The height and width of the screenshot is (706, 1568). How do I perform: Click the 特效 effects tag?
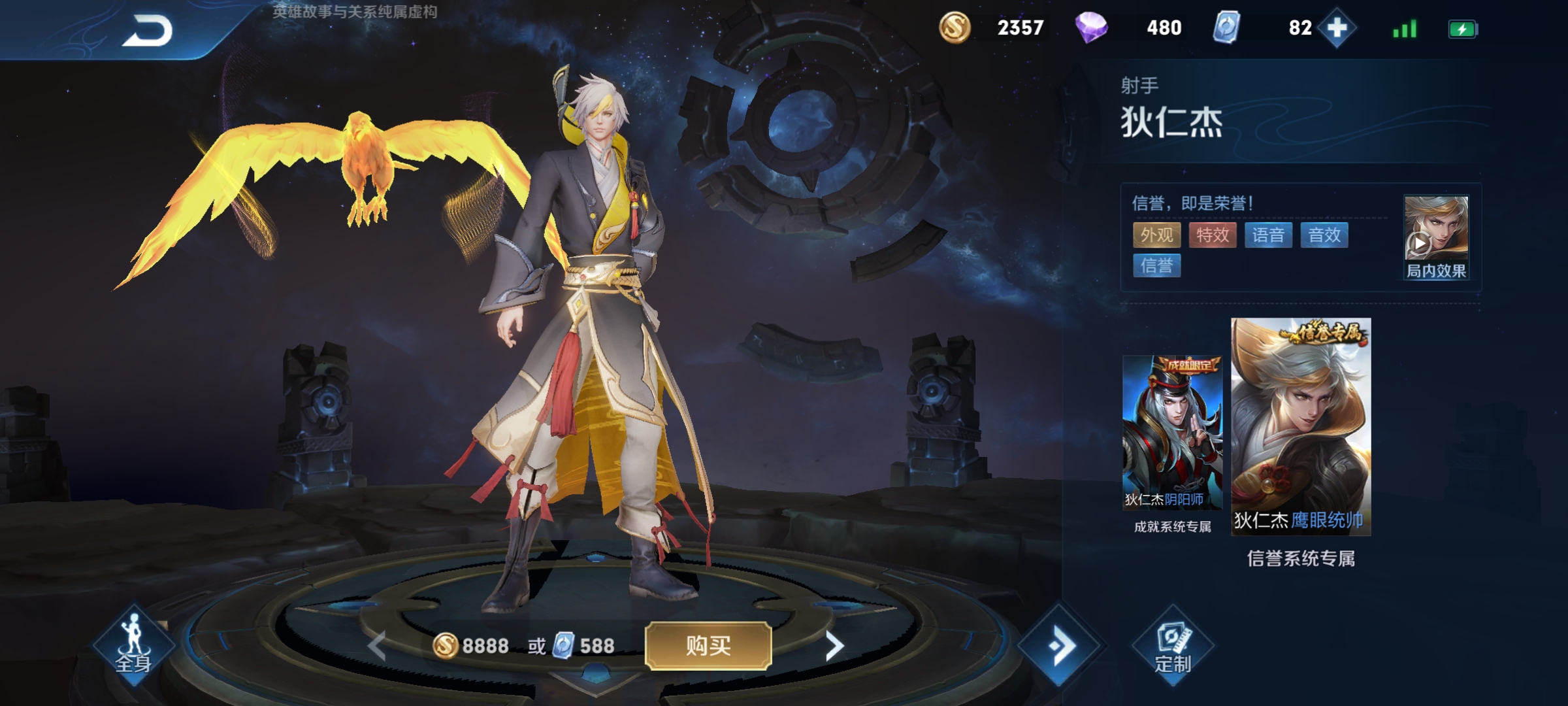pos(1213,235)
